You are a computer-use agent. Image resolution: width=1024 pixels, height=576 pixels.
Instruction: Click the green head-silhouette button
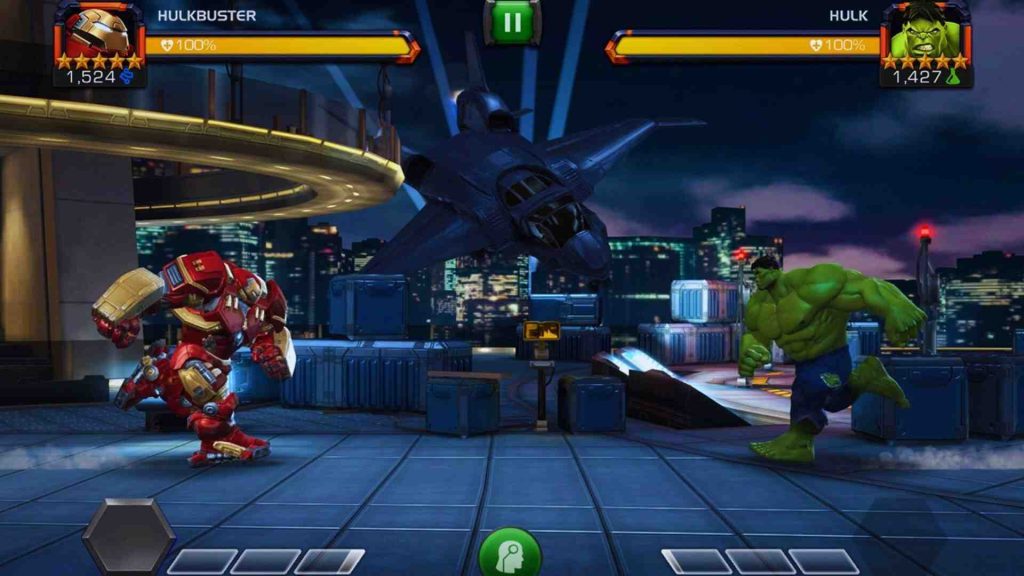(510, 555)
